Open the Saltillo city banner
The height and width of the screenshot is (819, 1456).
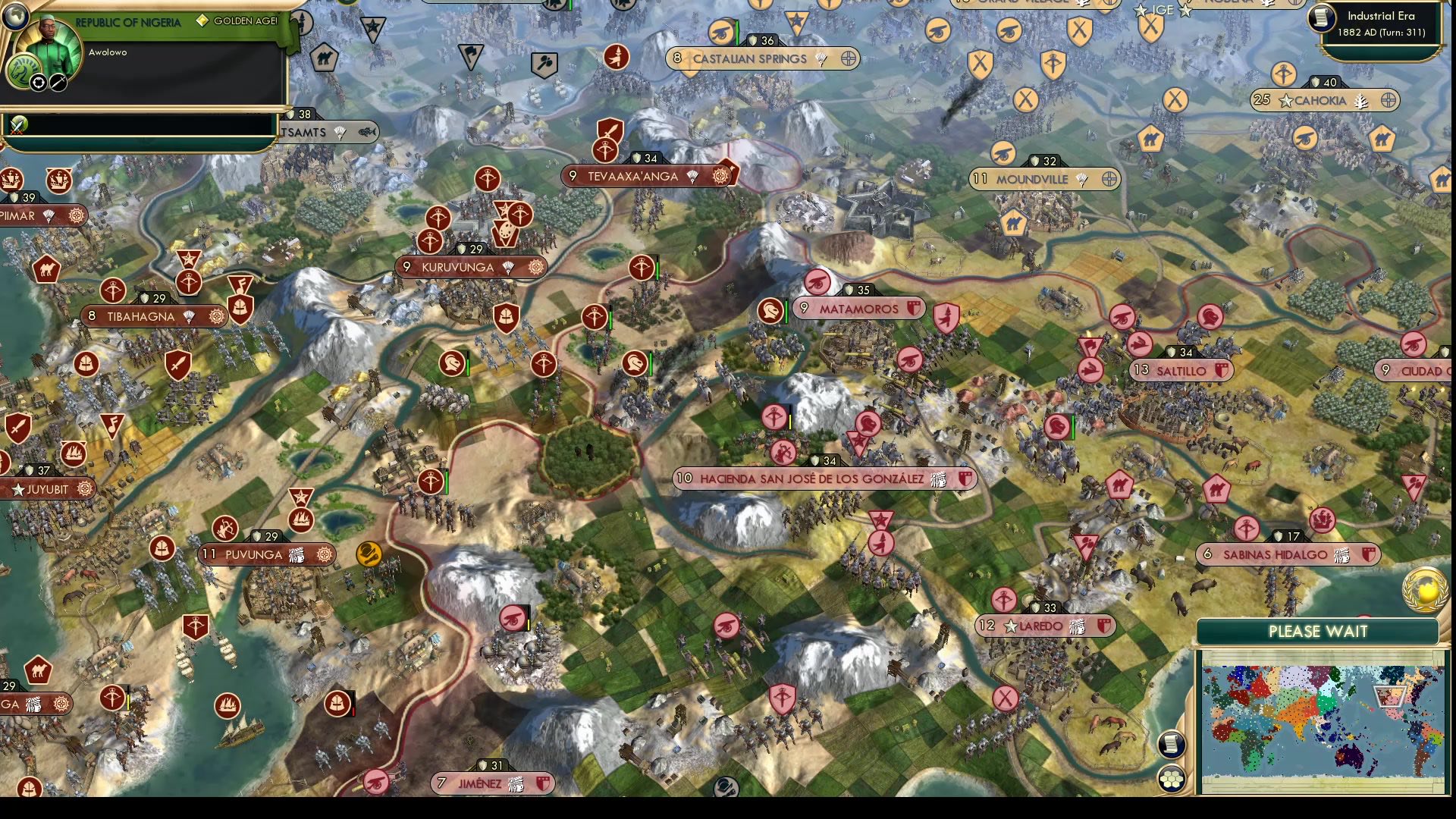1179,371
